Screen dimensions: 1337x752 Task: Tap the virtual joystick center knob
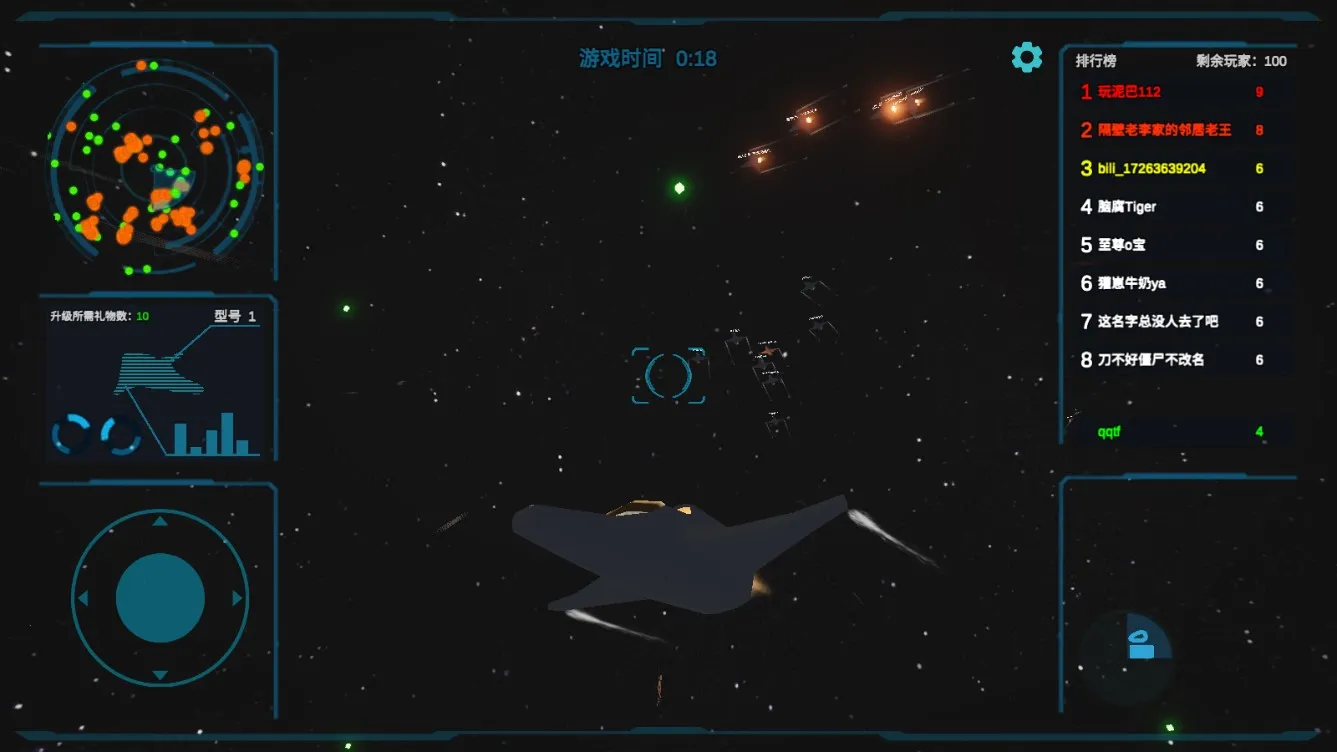point(160,598)
